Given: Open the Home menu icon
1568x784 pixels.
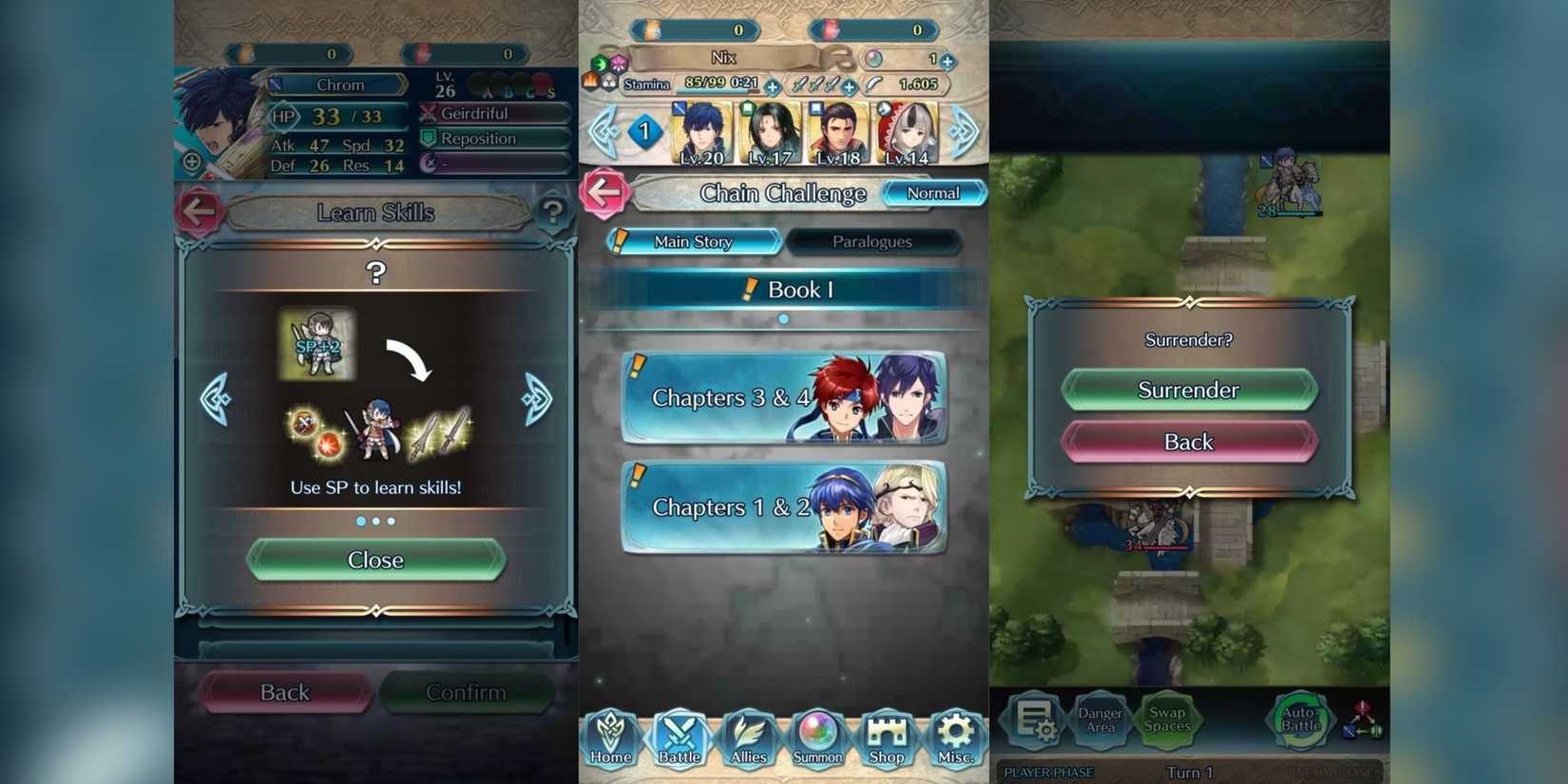Looking at the screenshot, I should (611, 741).
